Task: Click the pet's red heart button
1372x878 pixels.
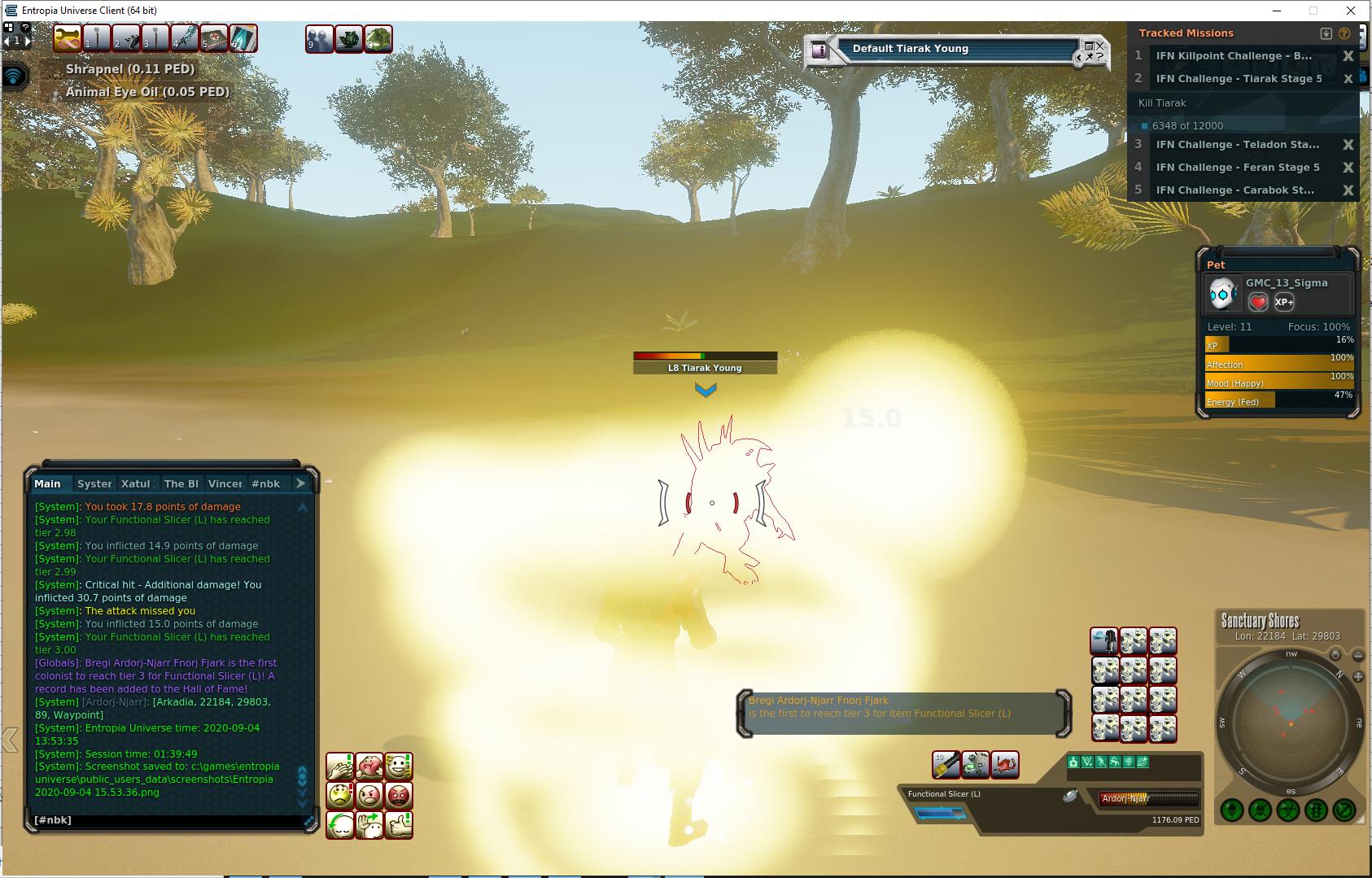Action: 1258,302
